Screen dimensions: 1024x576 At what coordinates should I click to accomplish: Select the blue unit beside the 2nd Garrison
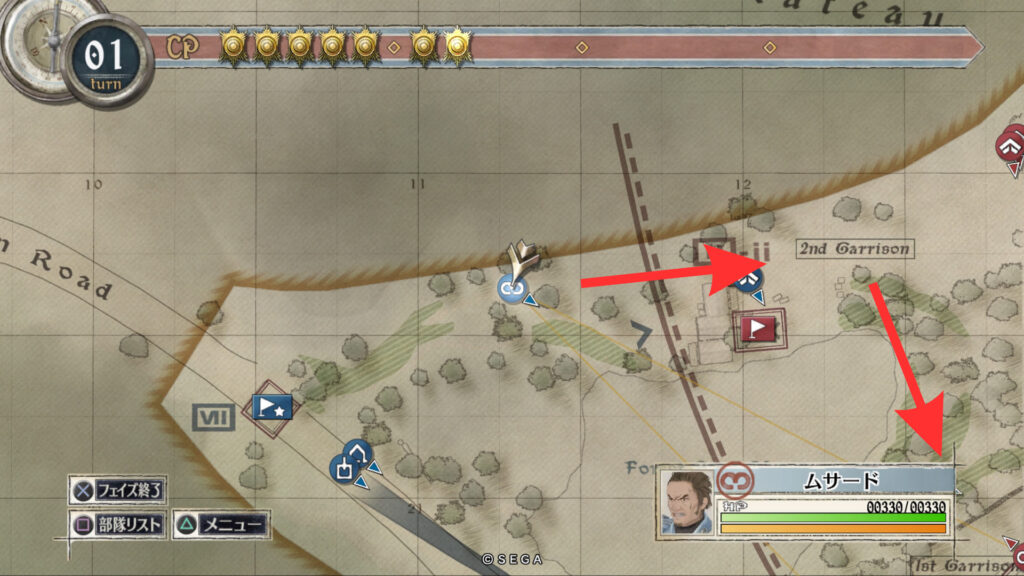click(744, 279)
